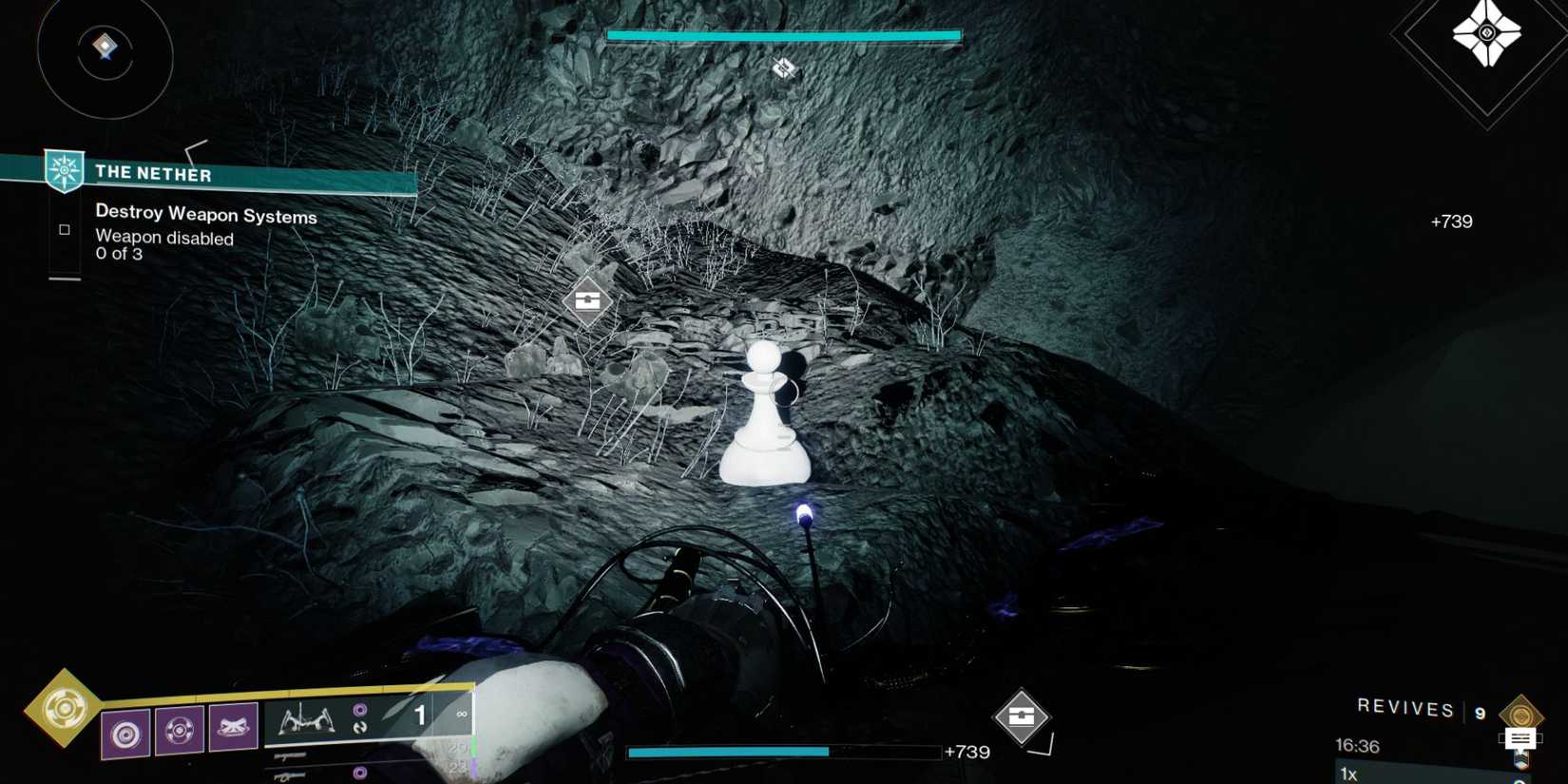Click the objective checkbox under Destroy Weapon Systems
Screen dimensions: 1568x784
[x=65, y=228]
